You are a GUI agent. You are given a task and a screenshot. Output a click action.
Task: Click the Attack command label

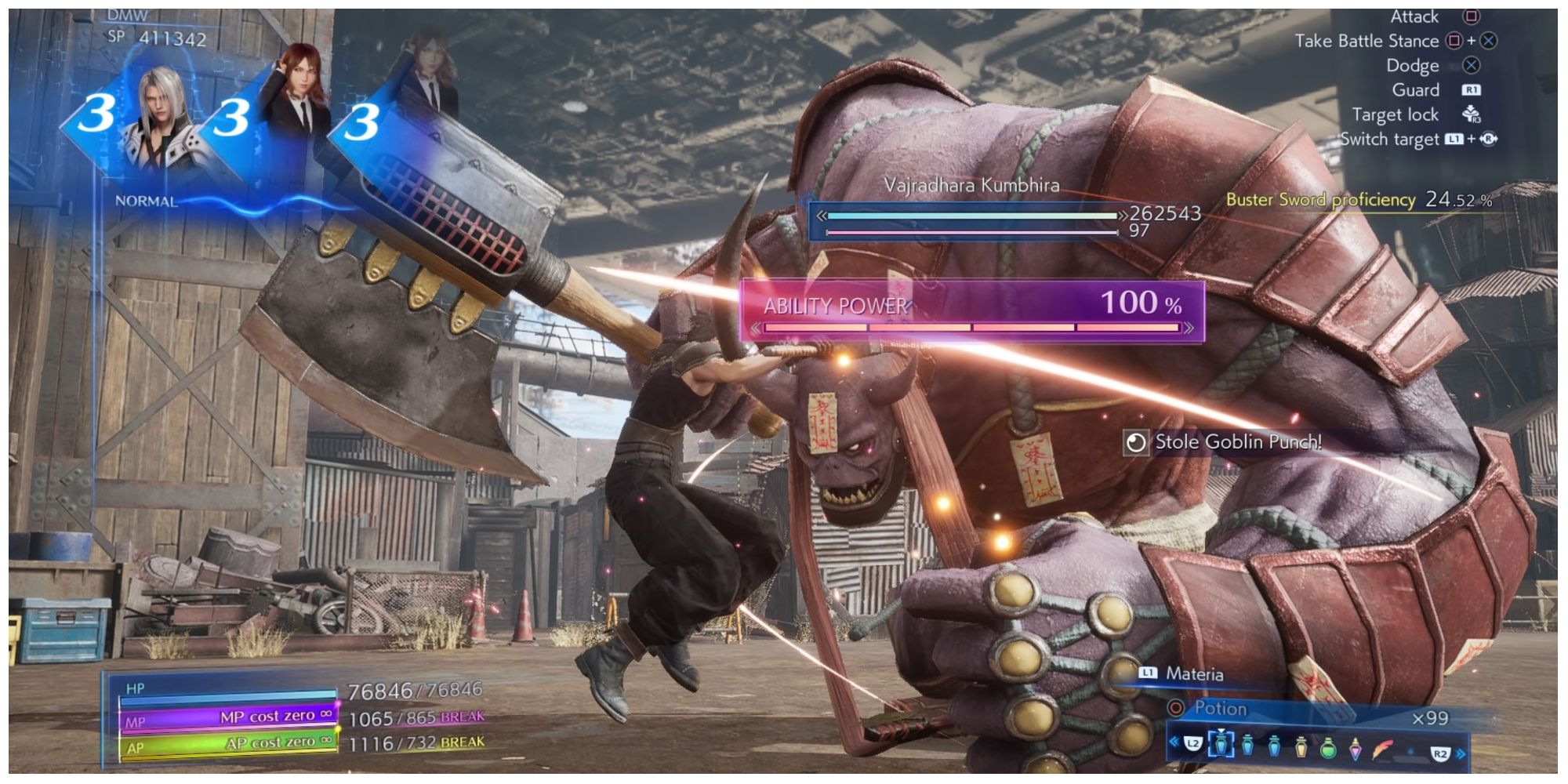pyautogui.click(x=1416, y=17)
